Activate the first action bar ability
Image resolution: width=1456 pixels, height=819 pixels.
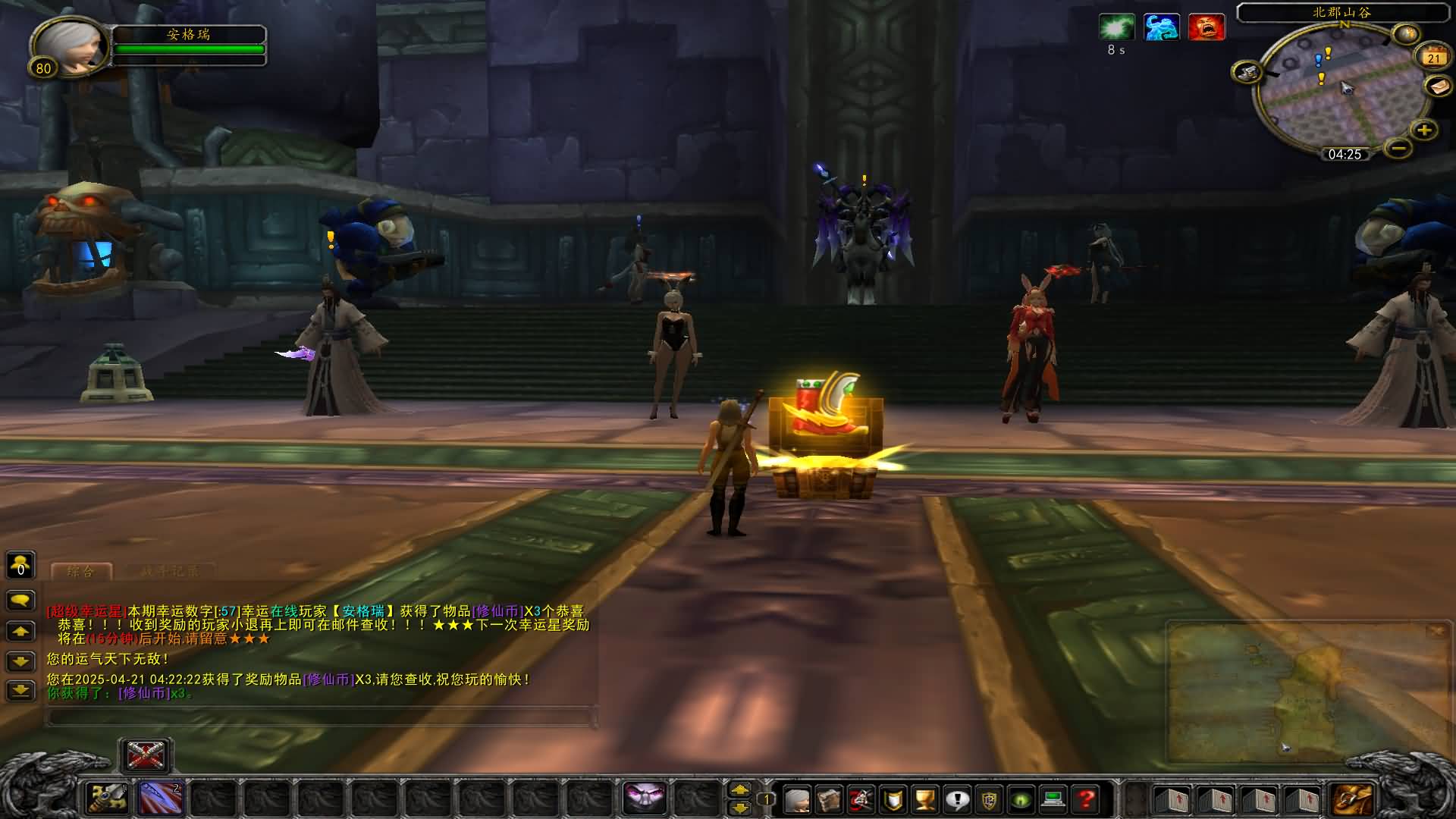(x=107, y=799)
